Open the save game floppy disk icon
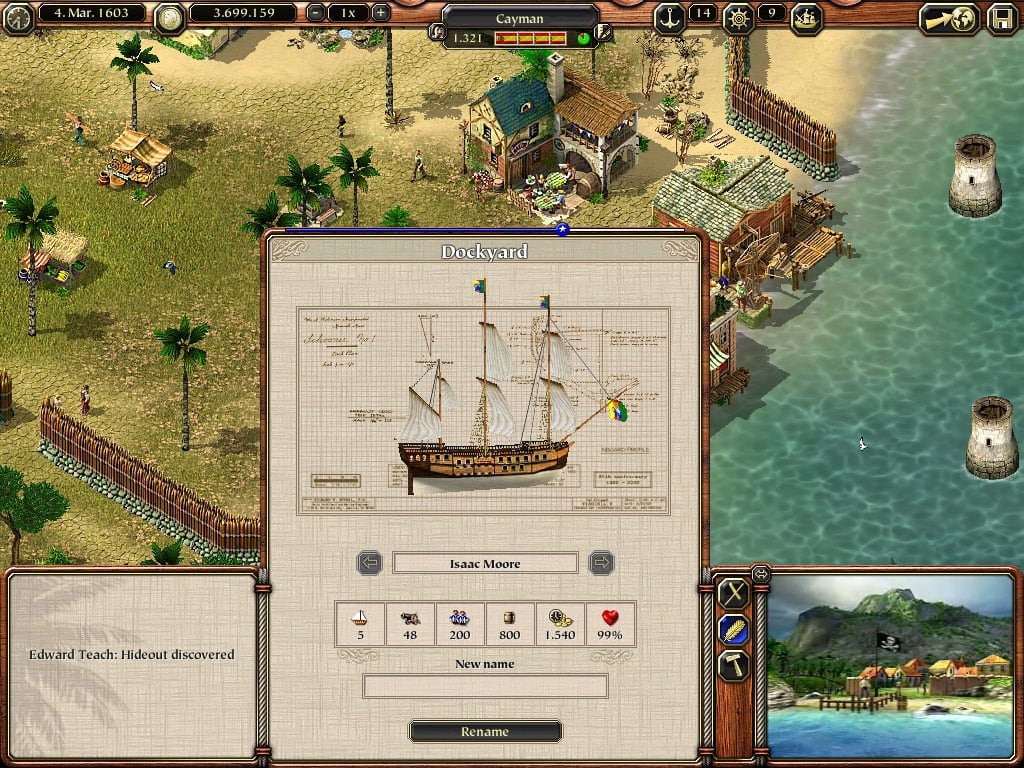This screenshot has height=768, width=1024. [1001, 17]
